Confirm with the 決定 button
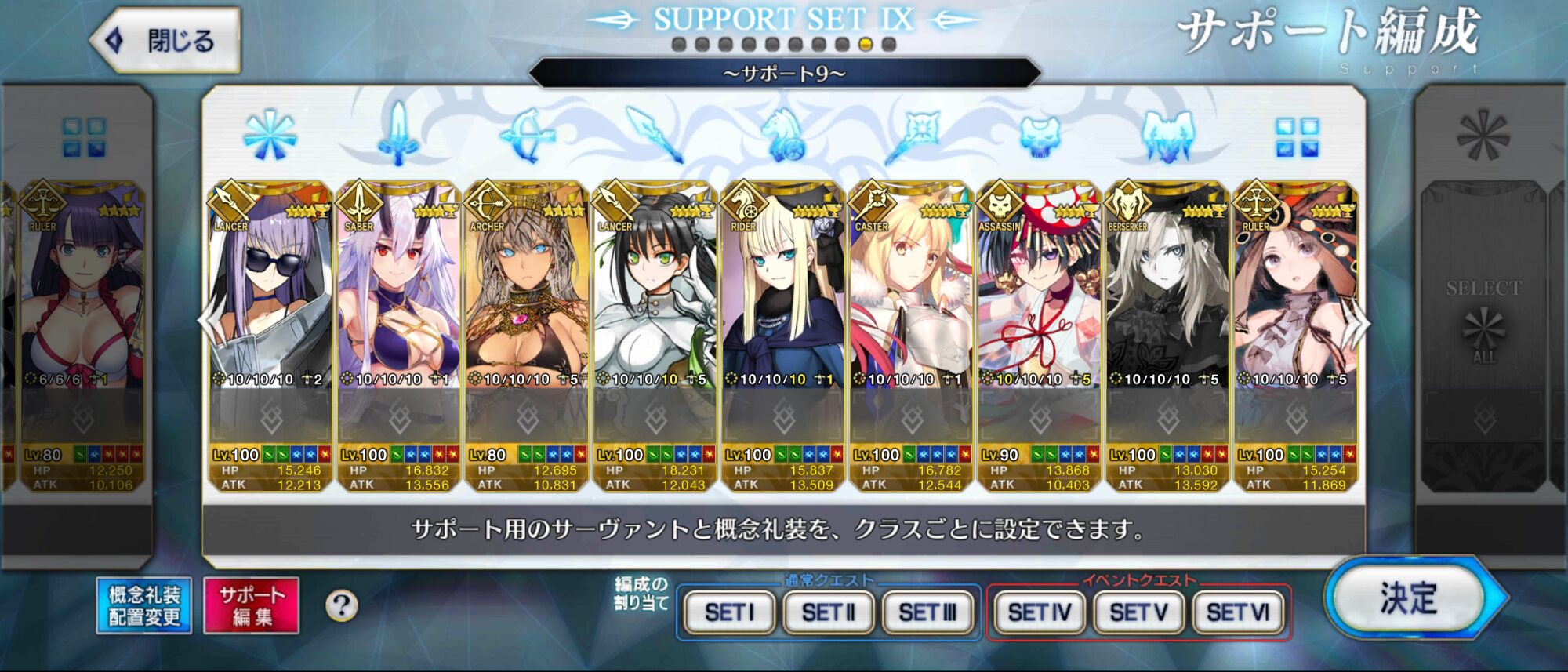The image size is (1568, 672). (1410, 600)
